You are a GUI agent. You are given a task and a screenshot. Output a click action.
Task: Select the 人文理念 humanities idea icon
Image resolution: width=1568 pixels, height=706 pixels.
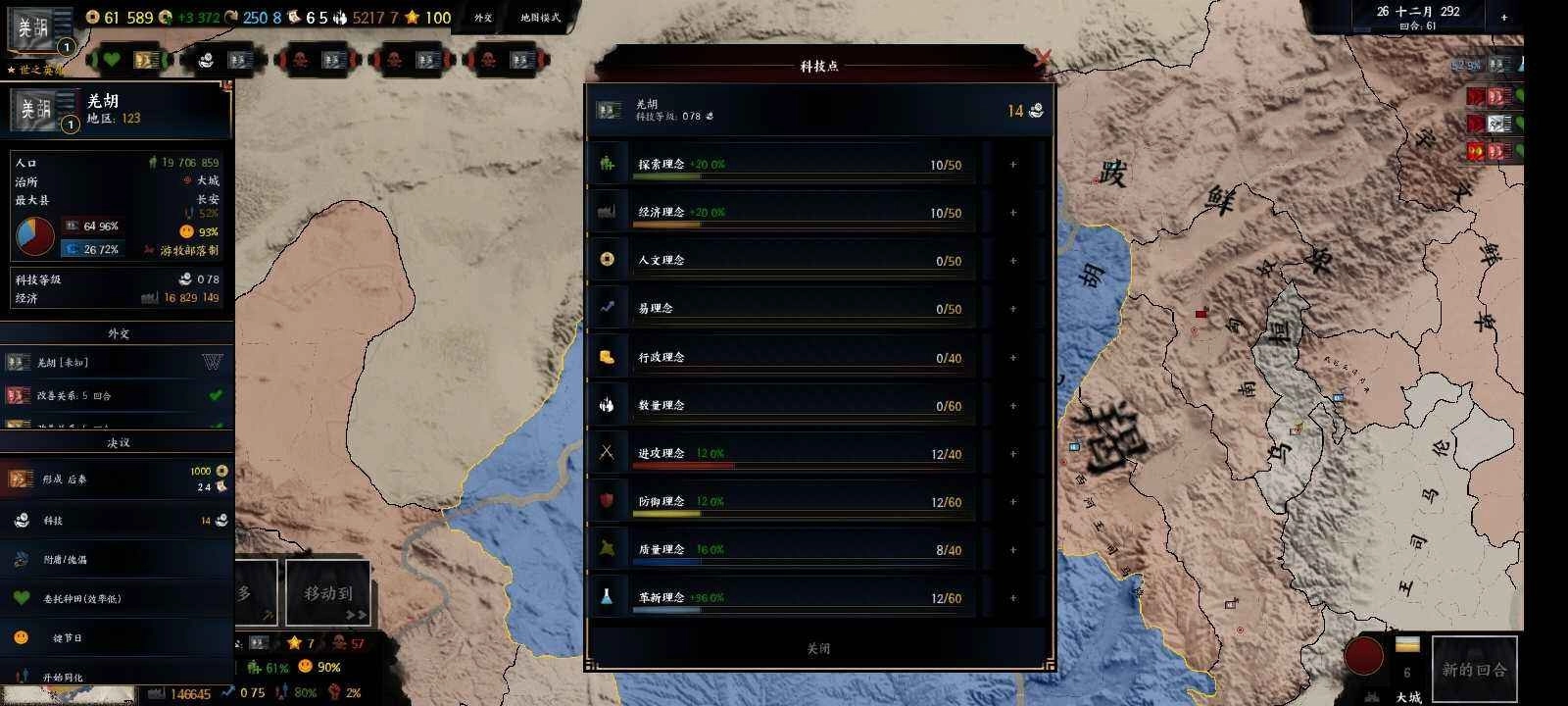608,259
